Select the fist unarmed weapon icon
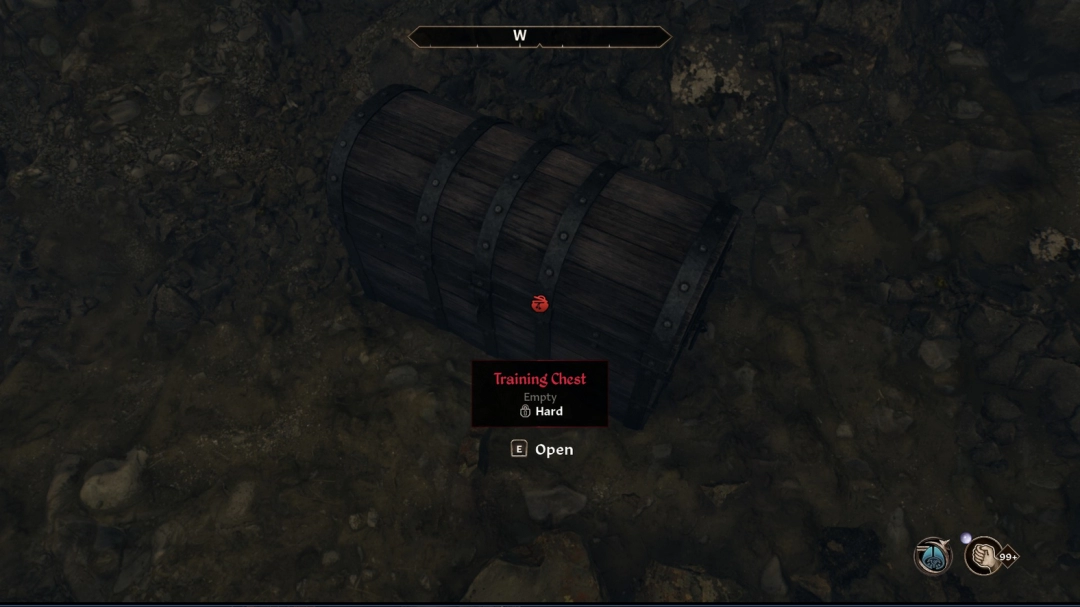This screenshot has width=1080, height=607. tap(984, 556)
